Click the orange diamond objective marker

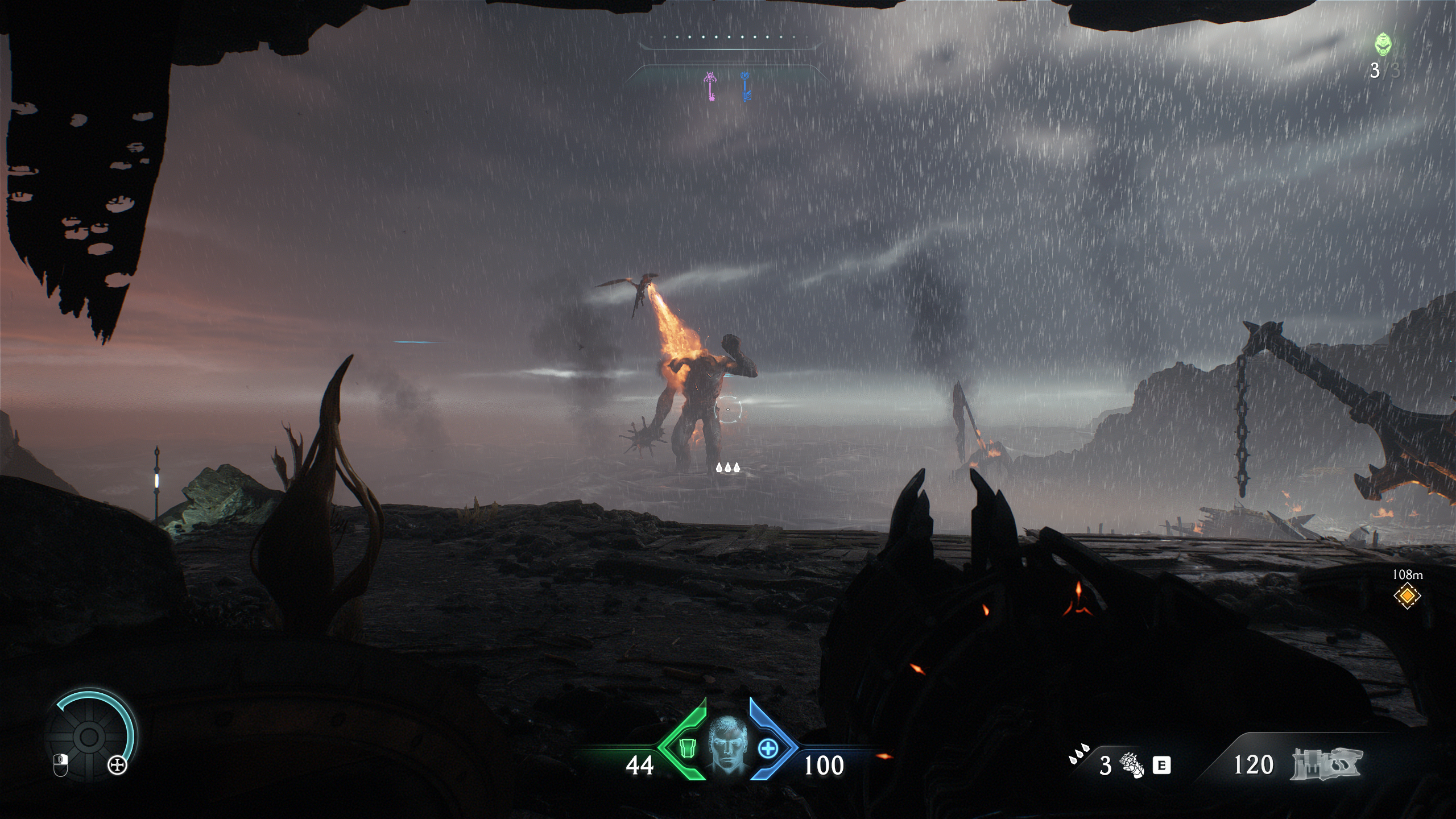point(1407,596)
